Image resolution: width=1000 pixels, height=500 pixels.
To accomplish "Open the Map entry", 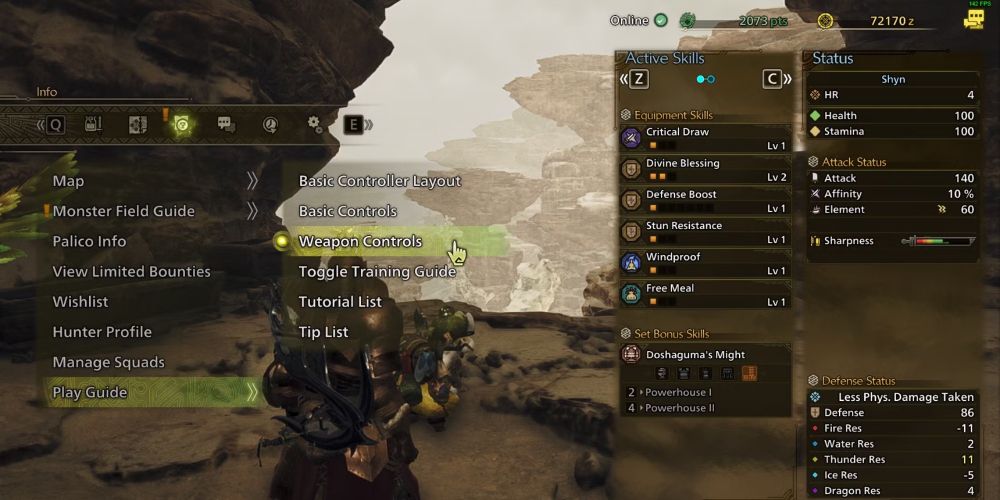I will point(68,181).
